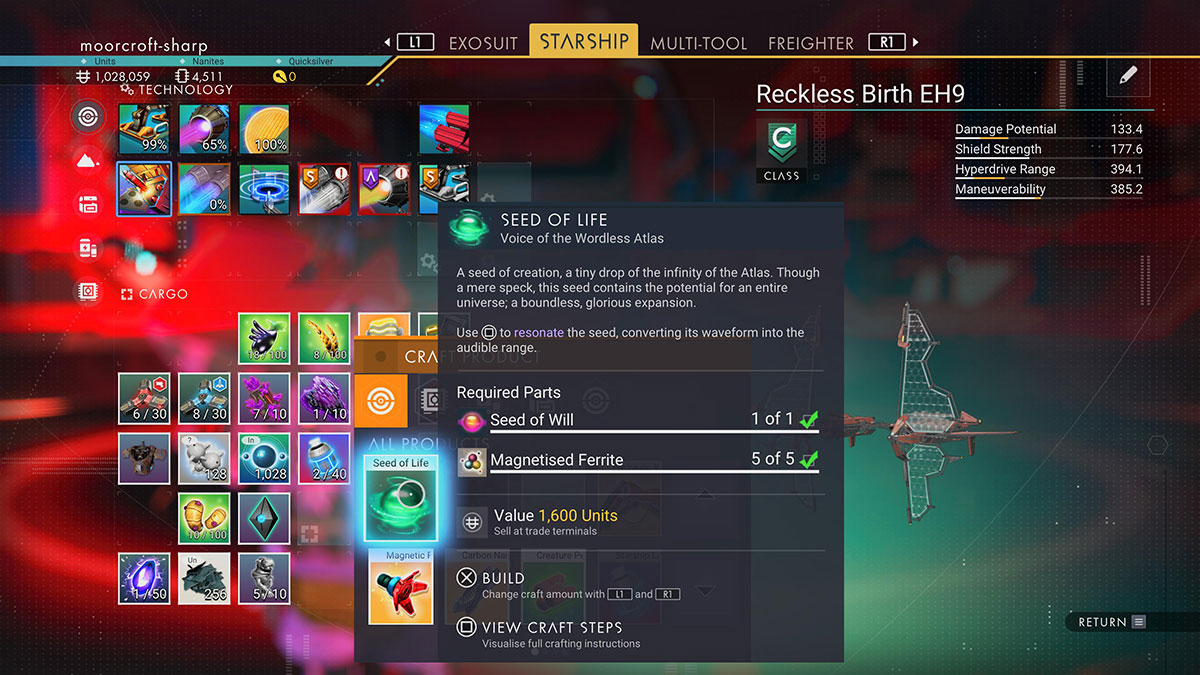This screenshot has width=1200, height=675.
Task: Select the purple thruster slot showing 65%
Action: coord(204,130)
